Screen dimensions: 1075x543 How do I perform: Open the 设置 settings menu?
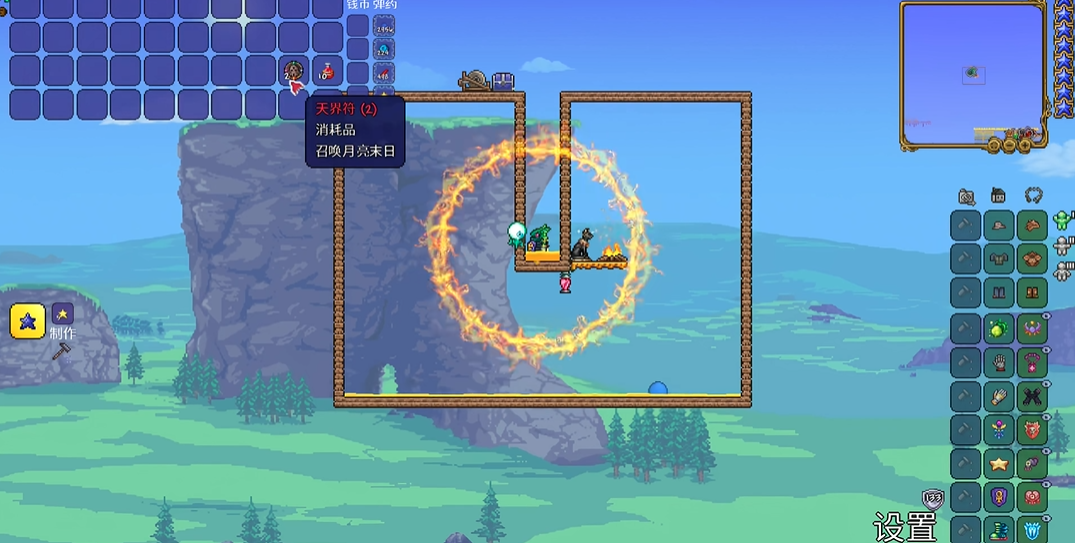904,527
